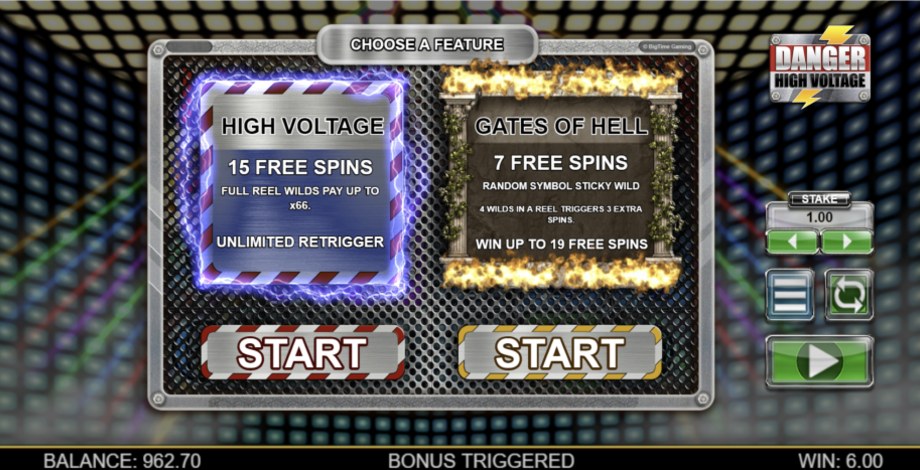Start the Gates of Hell feature
920x470 pixels.
(x=559, y=352)
